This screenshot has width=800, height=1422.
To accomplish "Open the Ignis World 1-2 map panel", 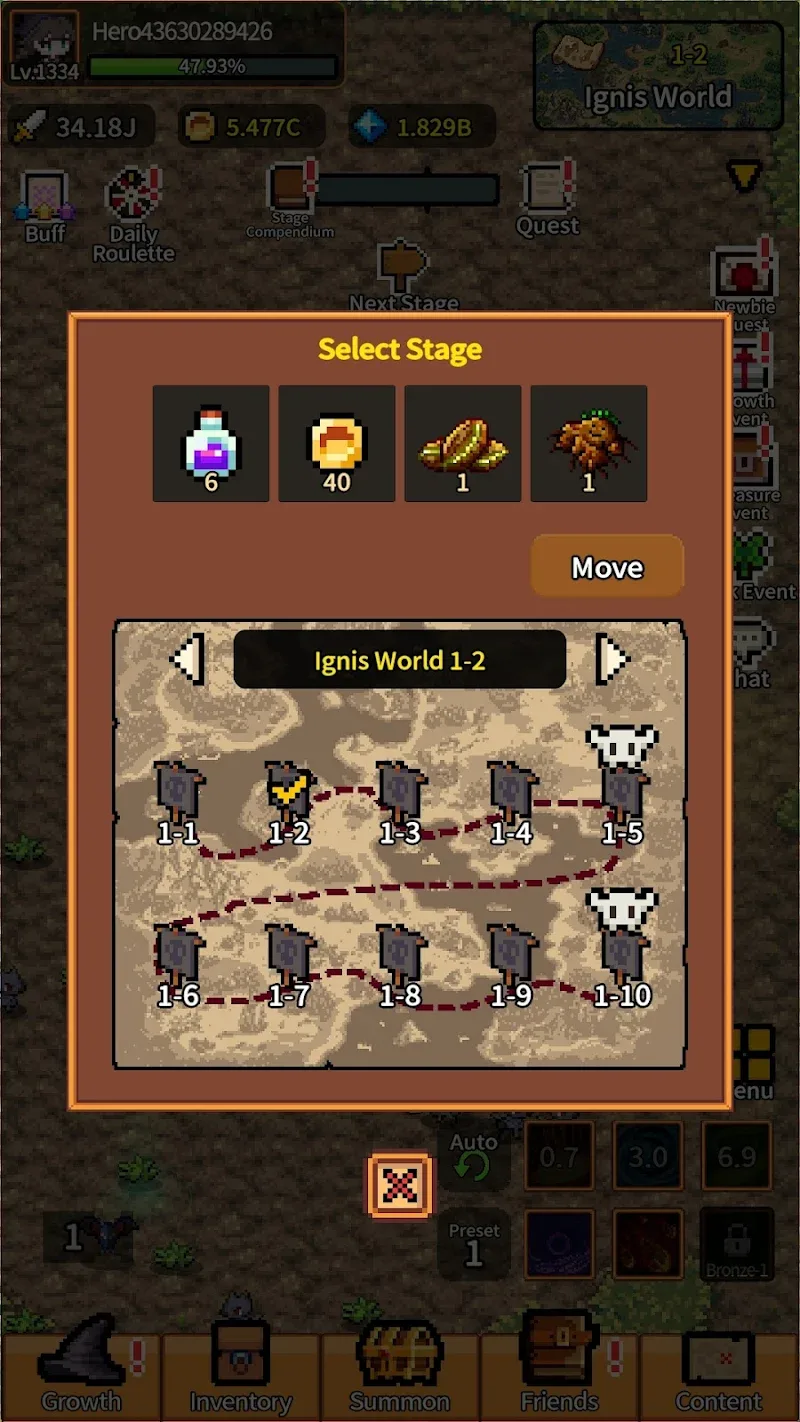I will point(657,78).
